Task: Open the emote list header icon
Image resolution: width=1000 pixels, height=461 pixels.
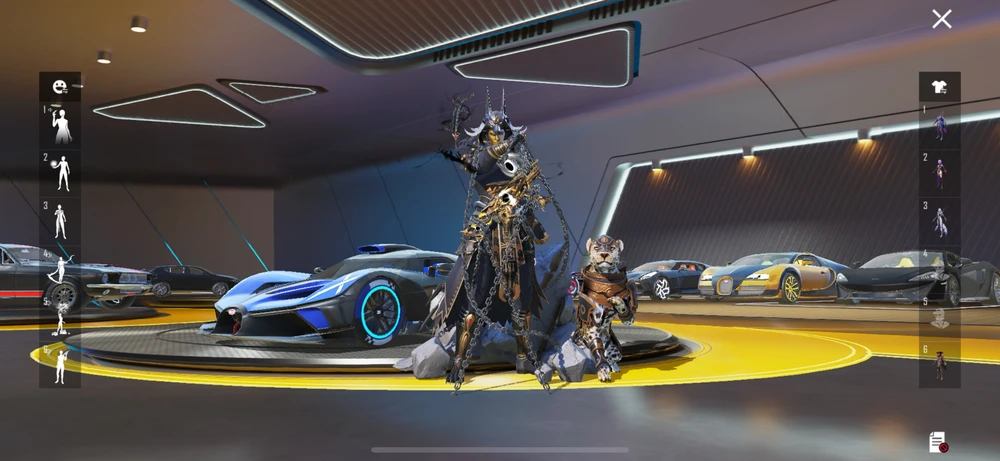Action: click(60, 87)
